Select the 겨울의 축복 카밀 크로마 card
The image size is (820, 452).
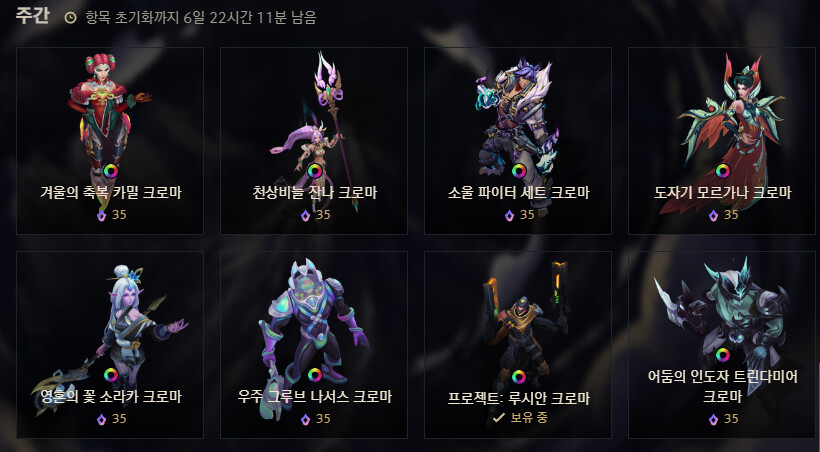tap(110, 140)
